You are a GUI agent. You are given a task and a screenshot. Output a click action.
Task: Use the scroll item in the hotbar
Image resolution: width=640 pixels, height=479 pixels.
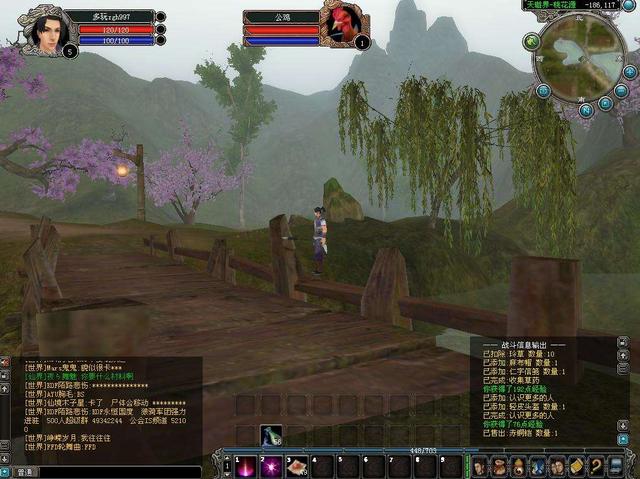[x=296, y=466]
